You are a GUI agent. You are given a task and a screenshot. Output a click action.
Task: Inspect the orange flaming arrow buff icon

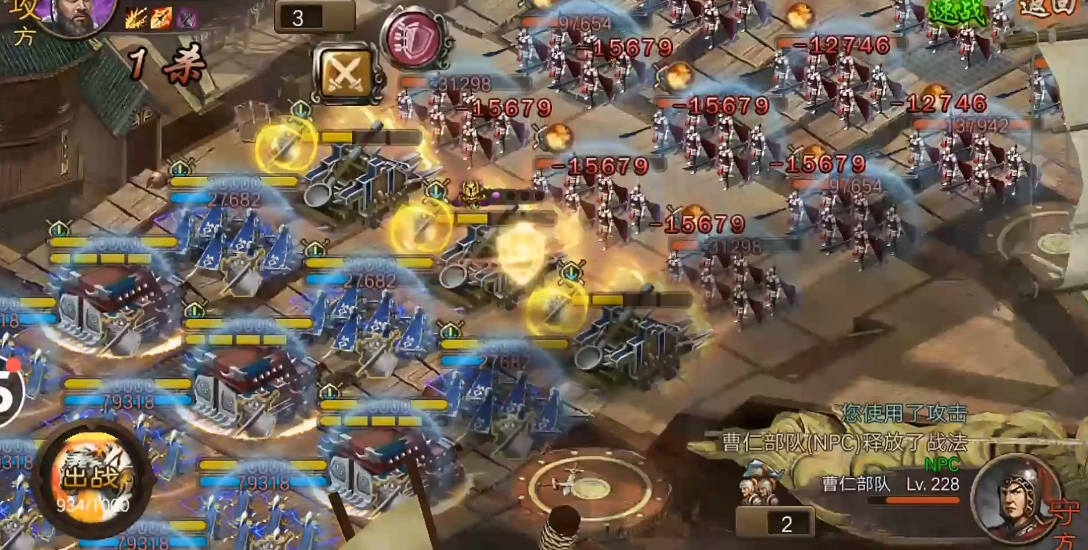pyautogui.click(x=162, y=17)
